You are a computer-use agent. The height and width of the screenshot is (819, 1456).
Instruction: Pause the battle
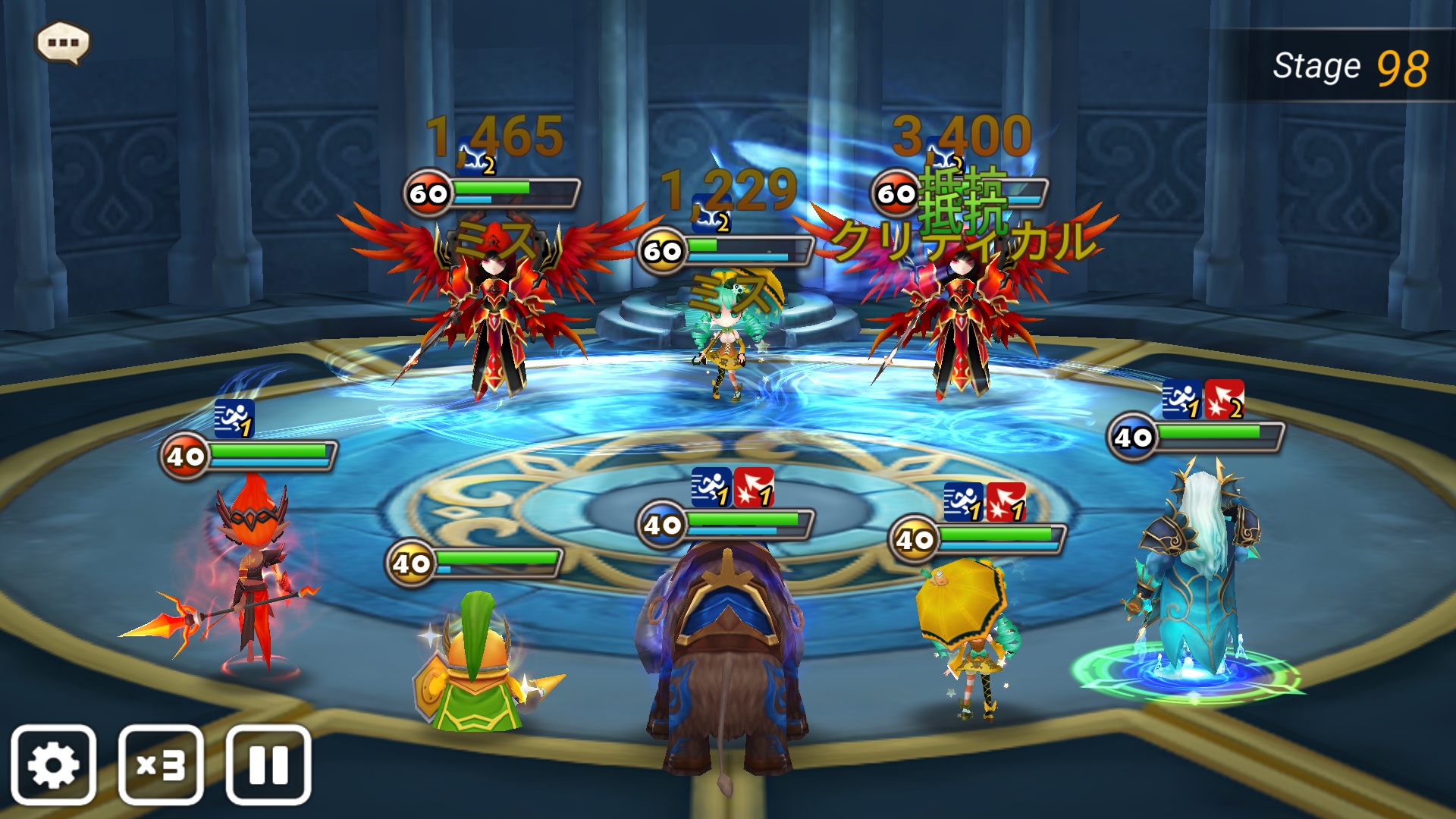pyautogui.click(x=268, y=764)
